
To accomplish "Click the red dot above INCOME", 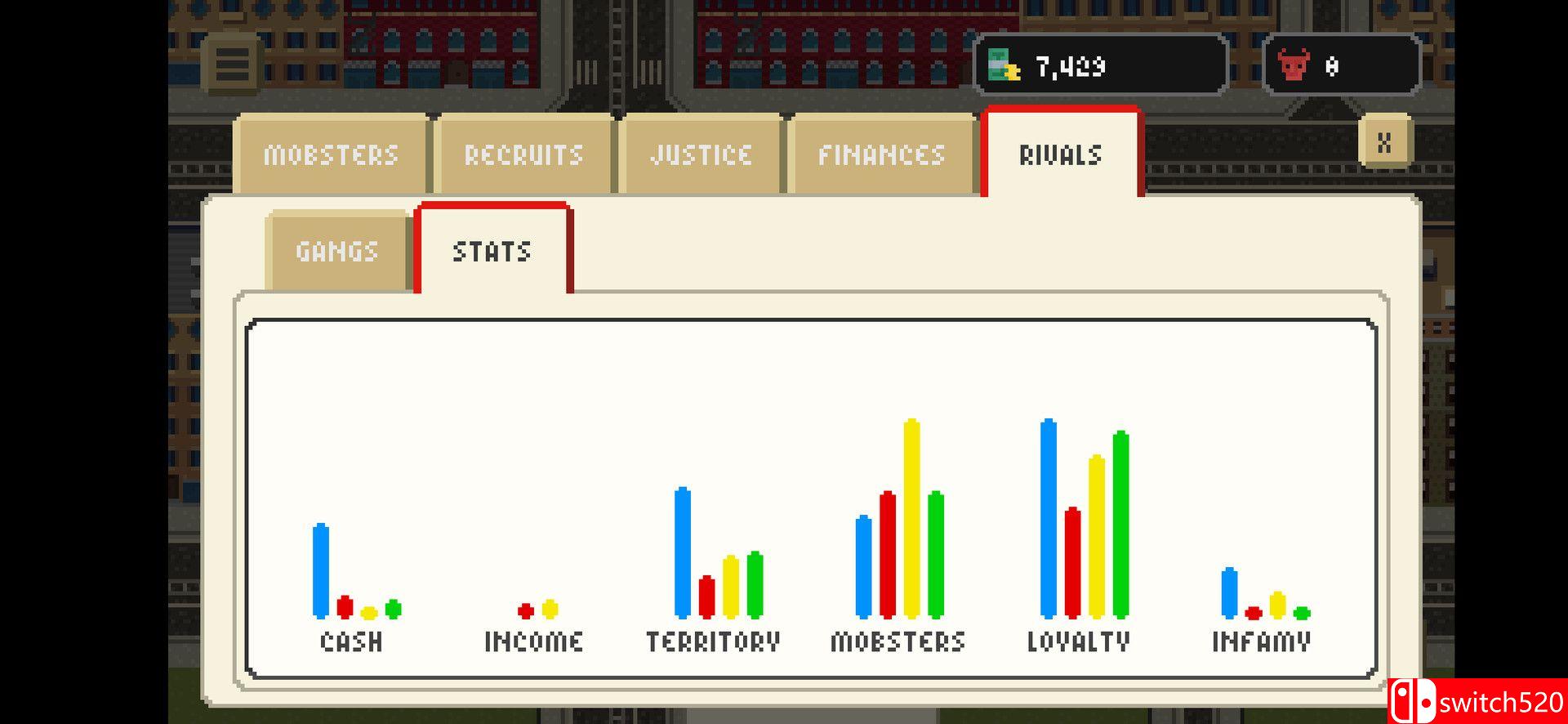I will [523, 610].
